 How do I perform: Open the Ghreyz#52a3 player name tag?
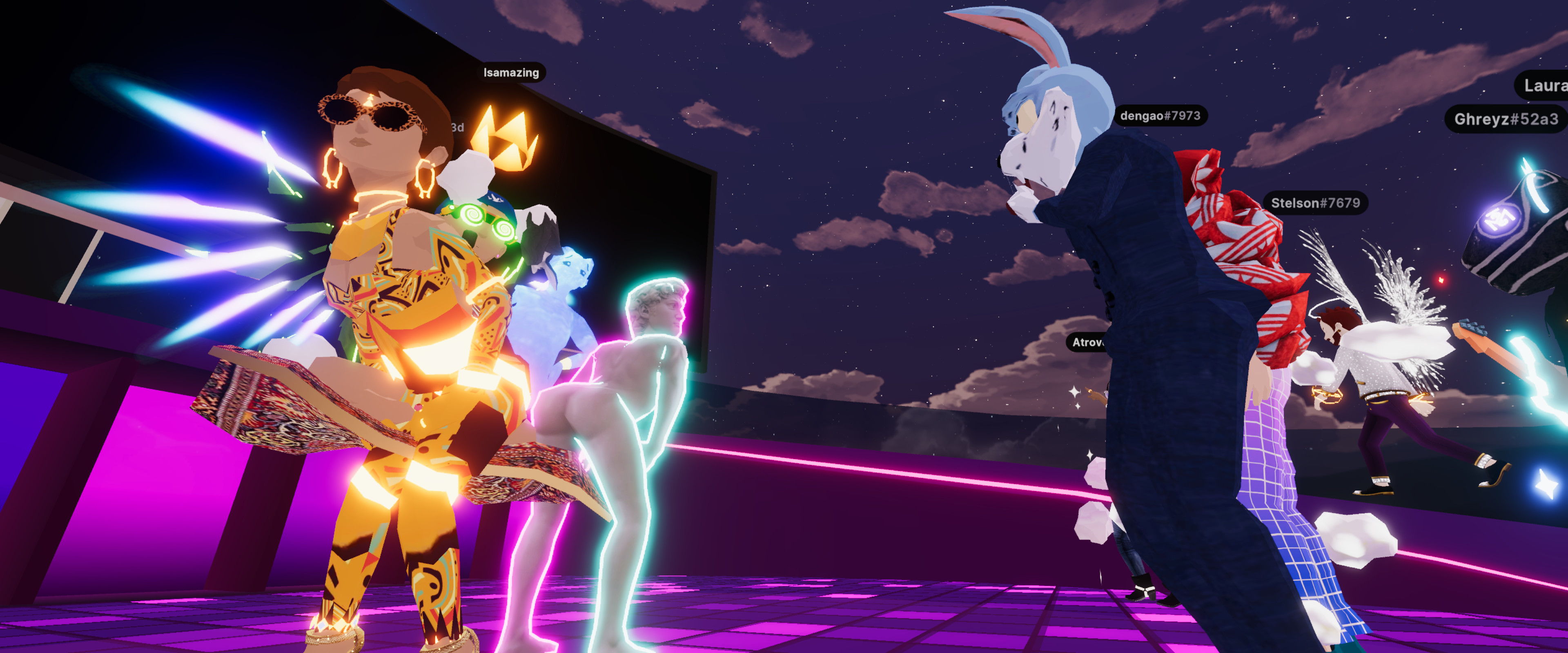(1505, 119)
